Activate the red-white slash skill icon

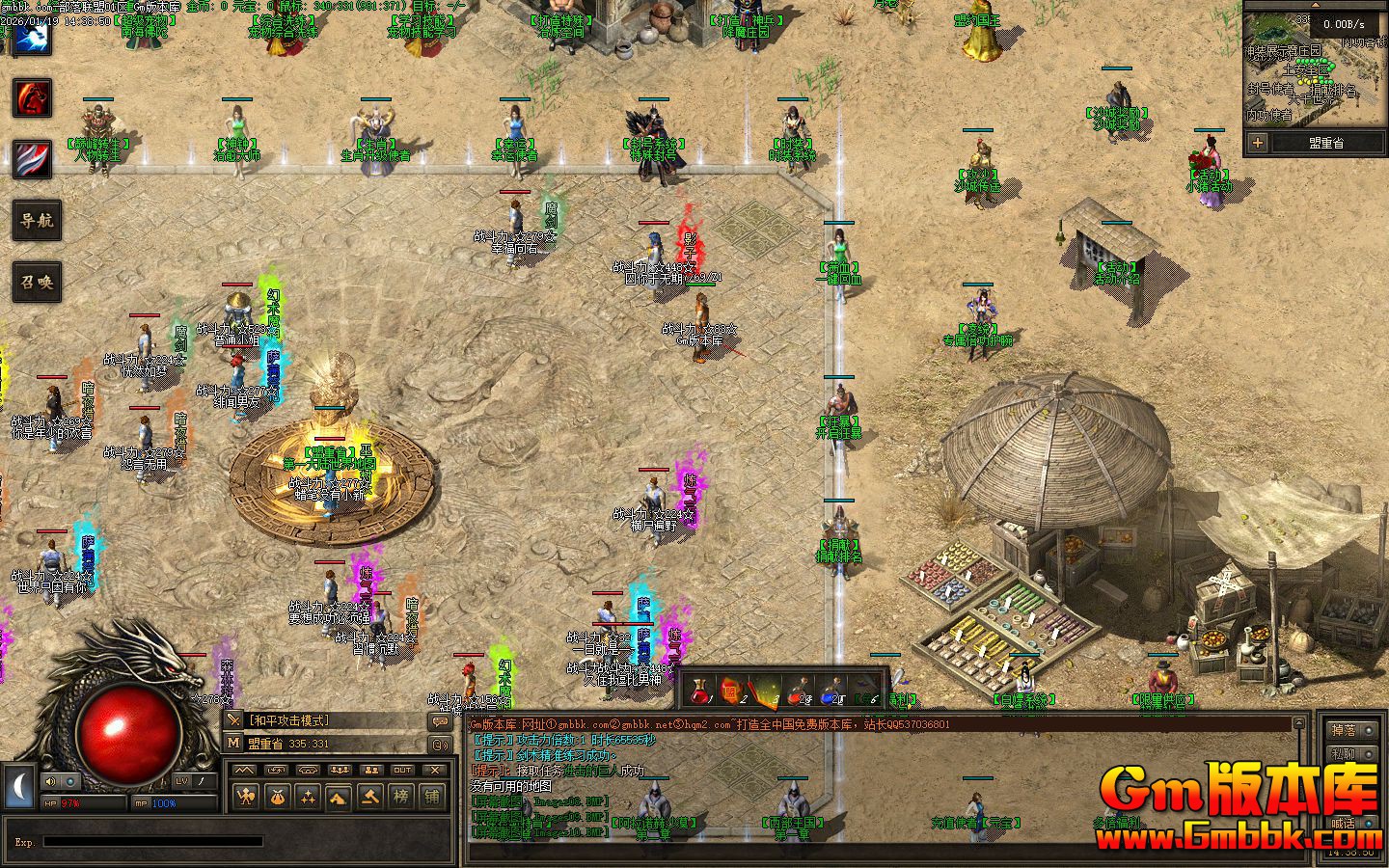pyautogui.click(x=32, y=159)
